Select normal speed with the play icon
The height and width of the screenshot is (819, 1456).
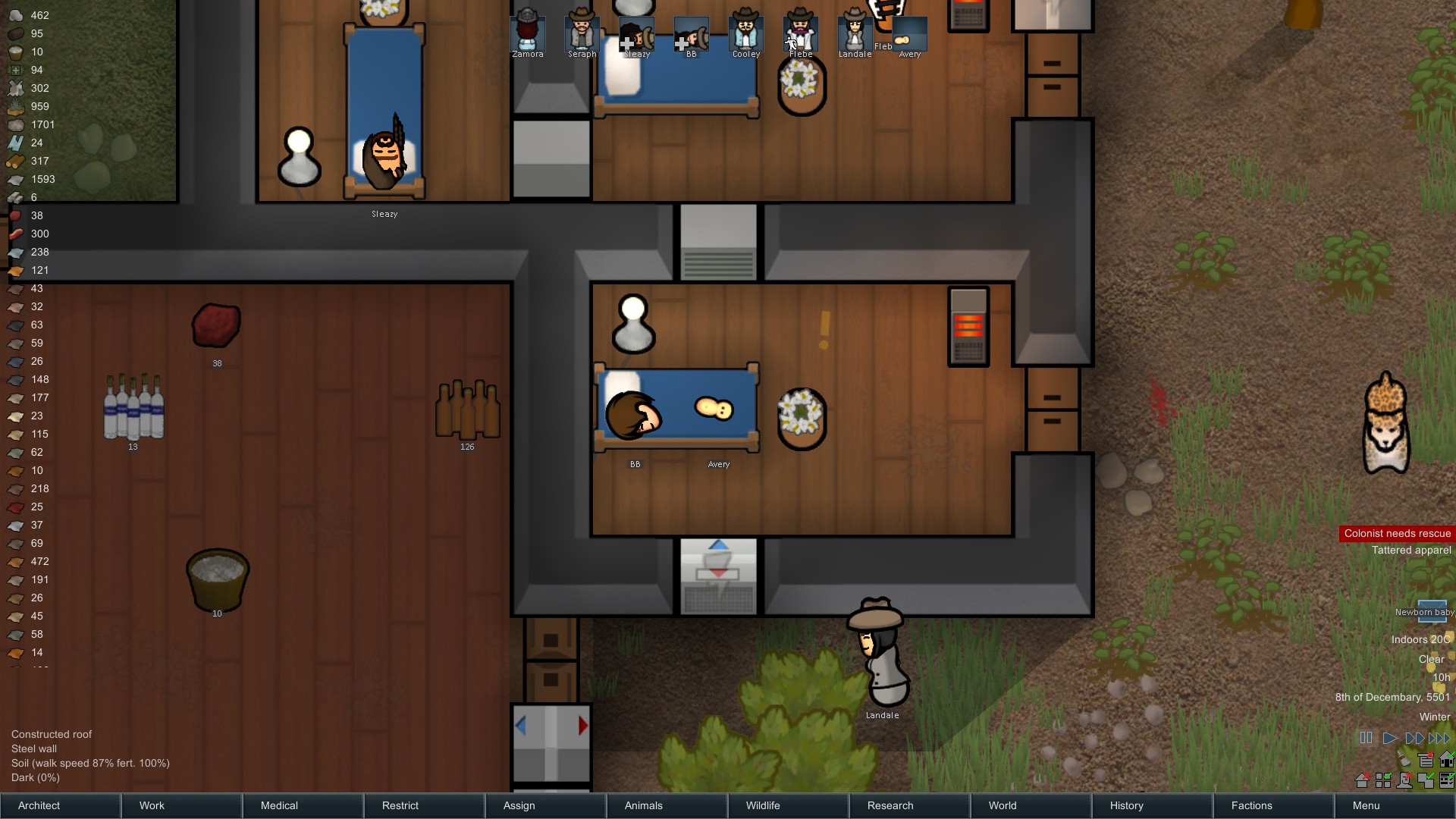click(1390, 738)
